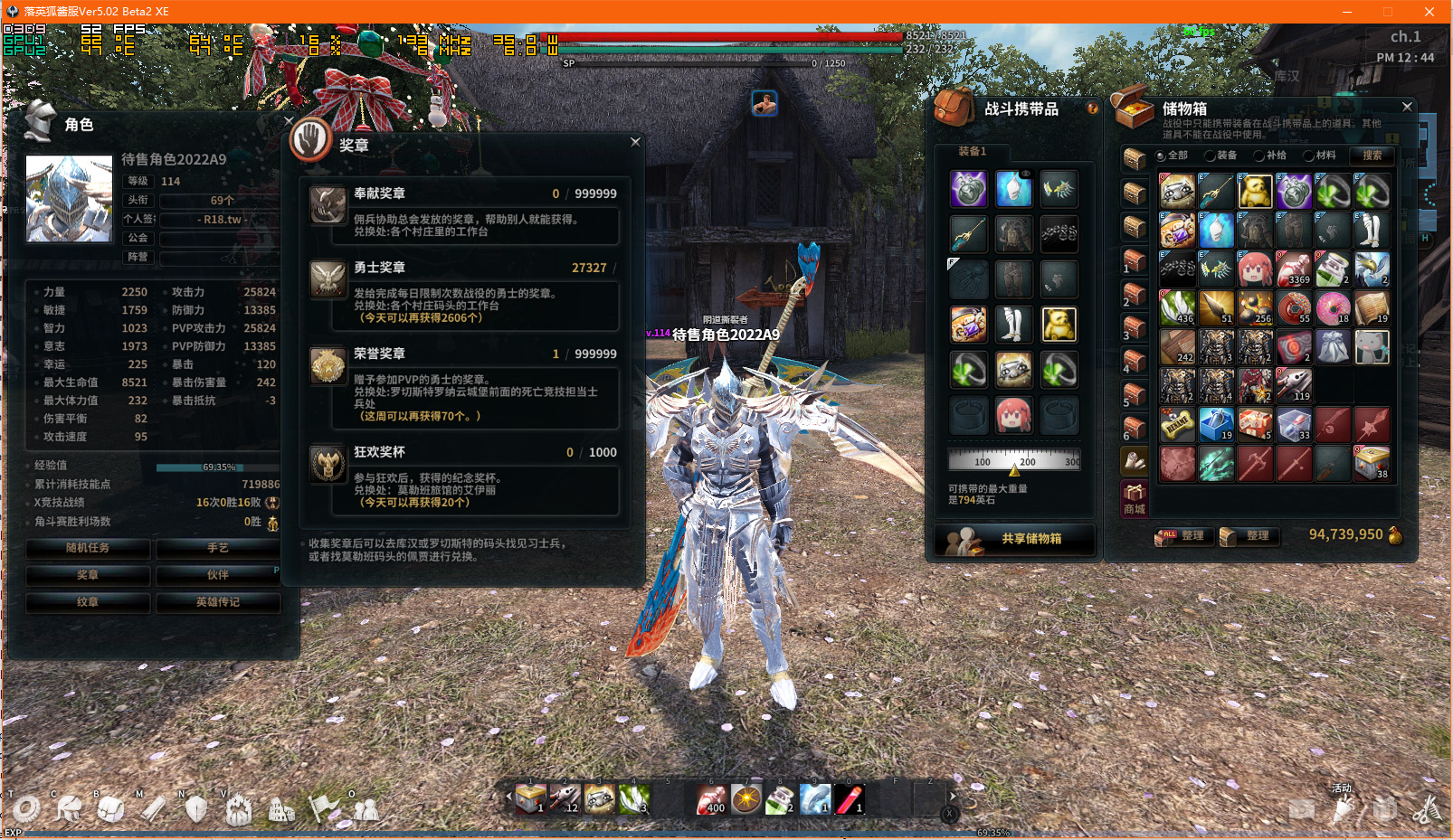The image size is (1453, 840).
Task: Close the 储物箱 storage box panel
Action: [x=1407, y=107]
